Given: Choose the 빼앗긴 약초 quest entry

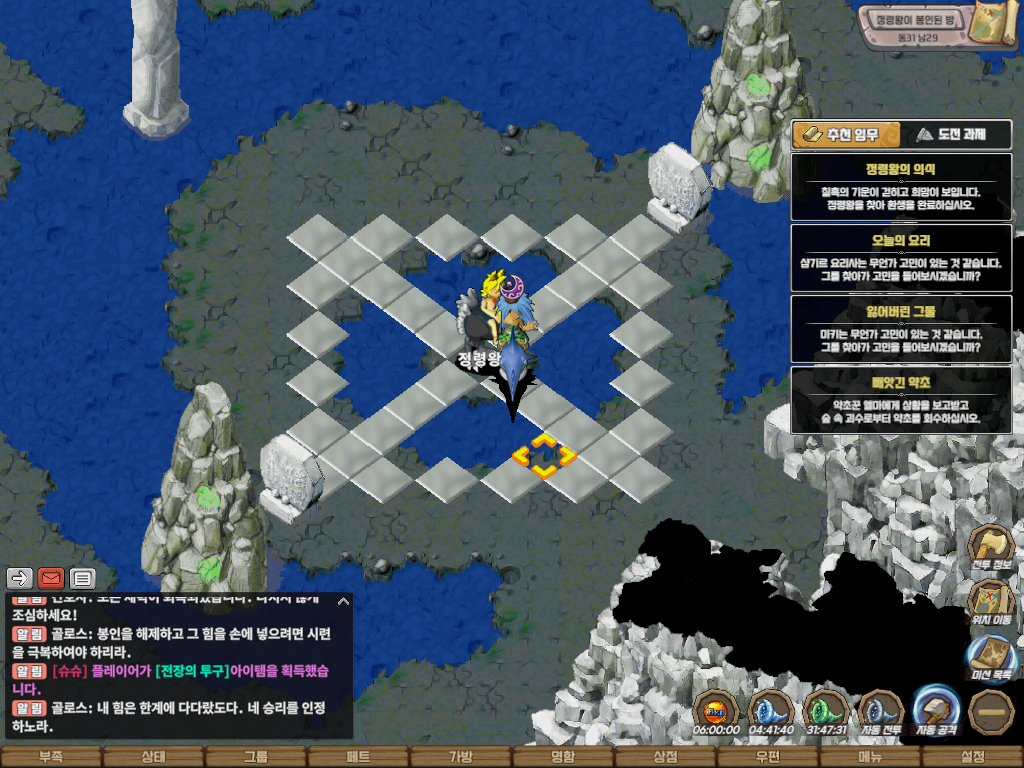Looking at the screenshot, I should pos(900,400).
